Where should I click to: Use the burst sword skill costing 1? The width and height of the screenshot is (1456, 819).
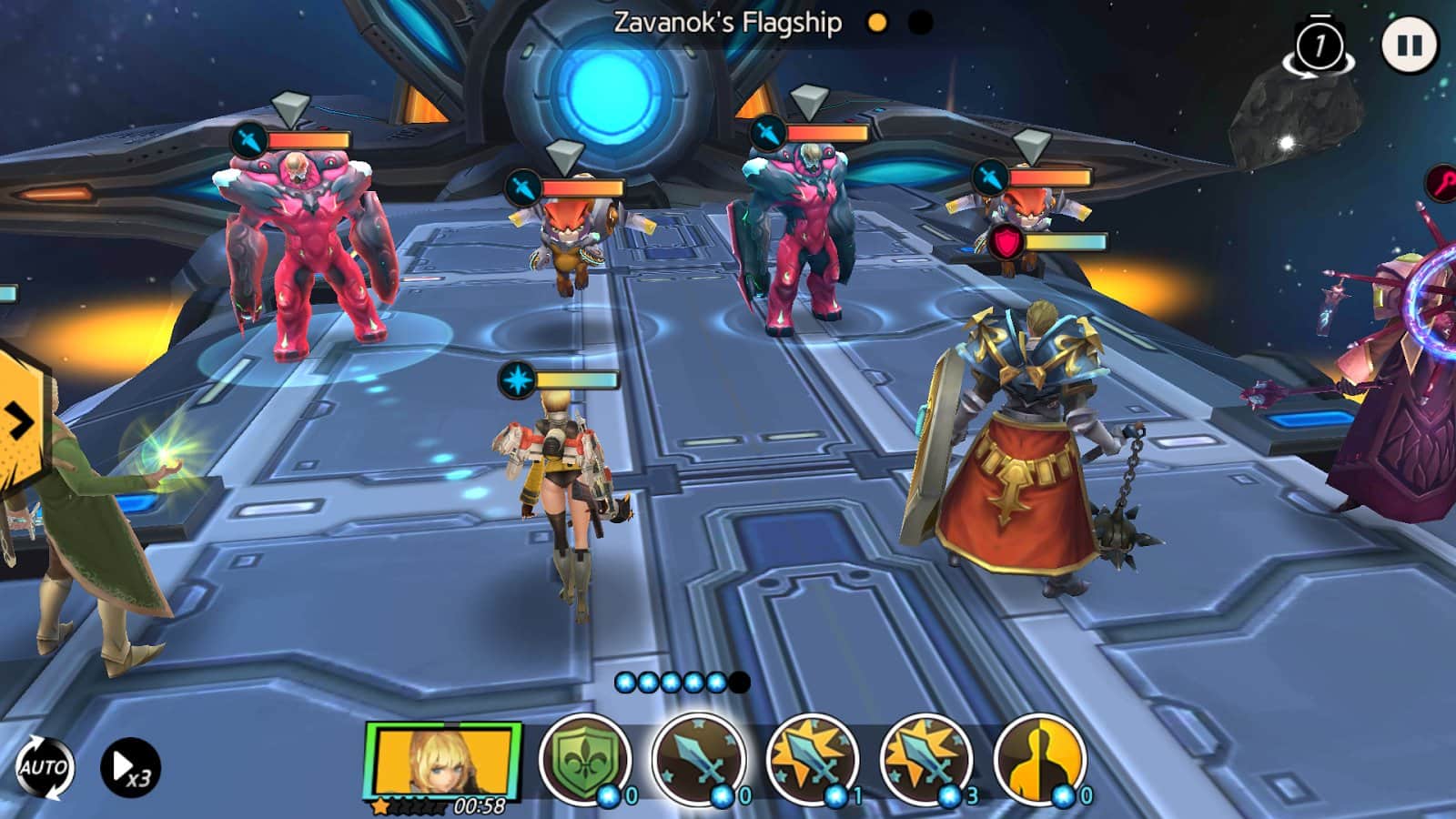click(x=812, y=759)
